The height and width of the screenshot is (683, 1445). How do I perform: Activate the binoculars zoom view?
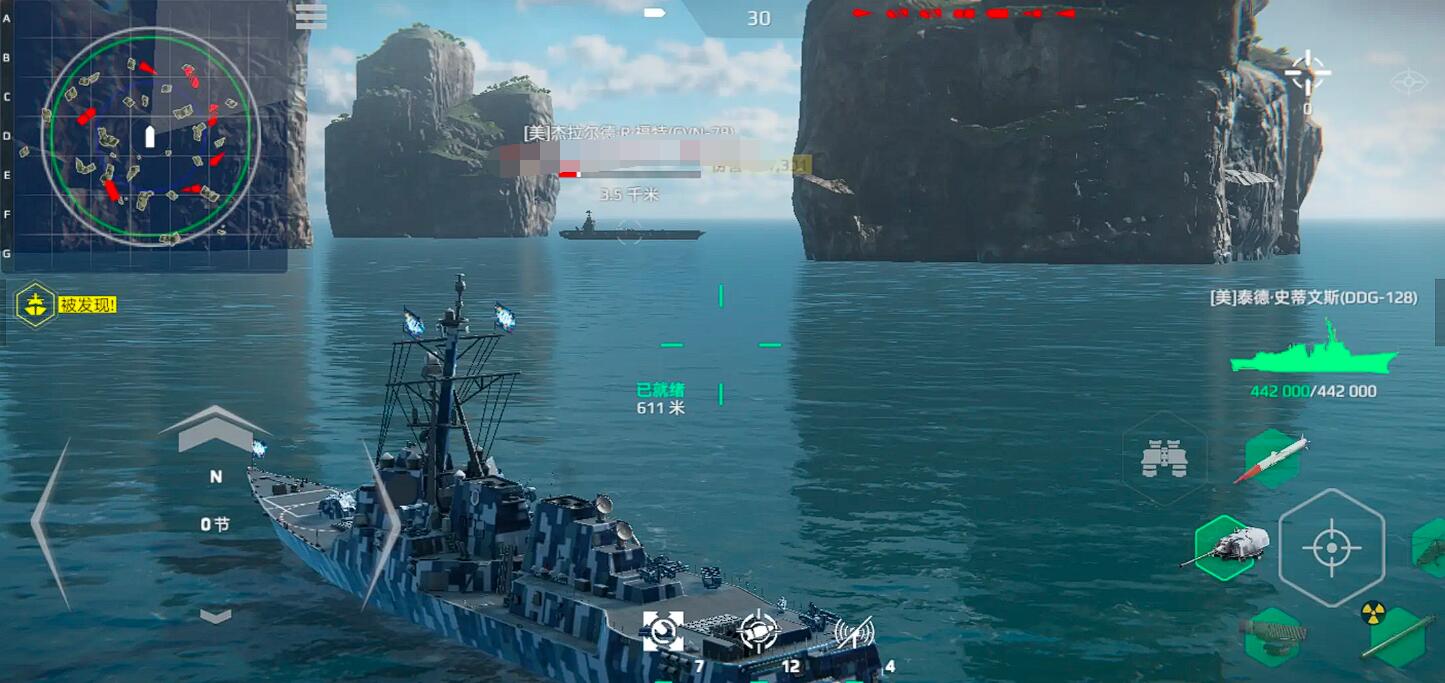pos(1164,459)
